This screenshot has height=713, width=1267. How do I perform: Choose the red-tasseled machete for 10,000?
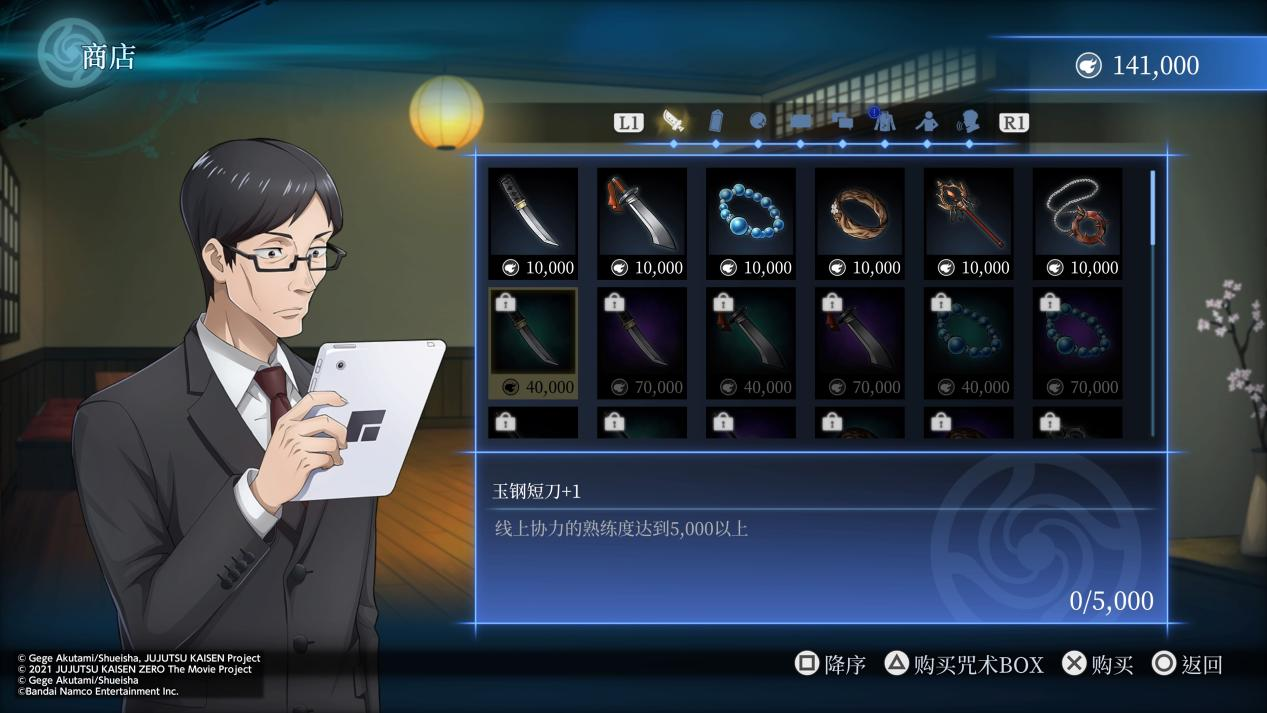642,223
